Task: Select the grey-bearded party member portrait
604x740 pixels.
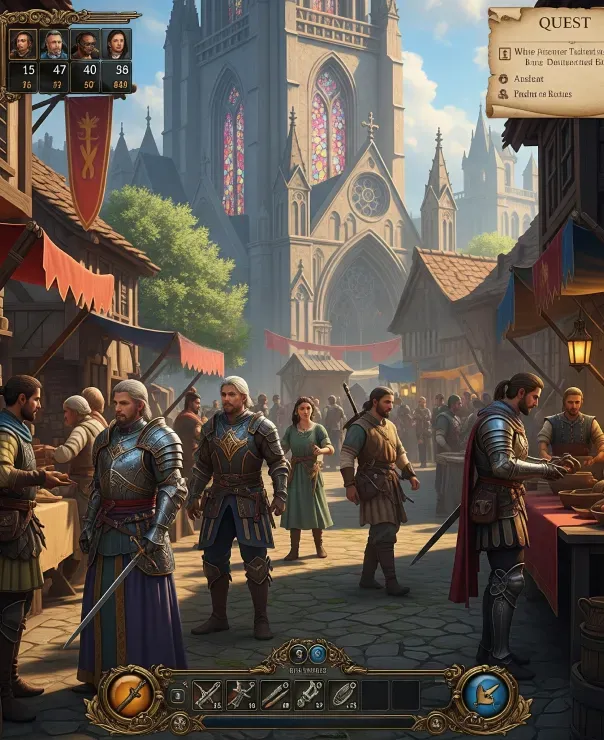Action: 53,44
